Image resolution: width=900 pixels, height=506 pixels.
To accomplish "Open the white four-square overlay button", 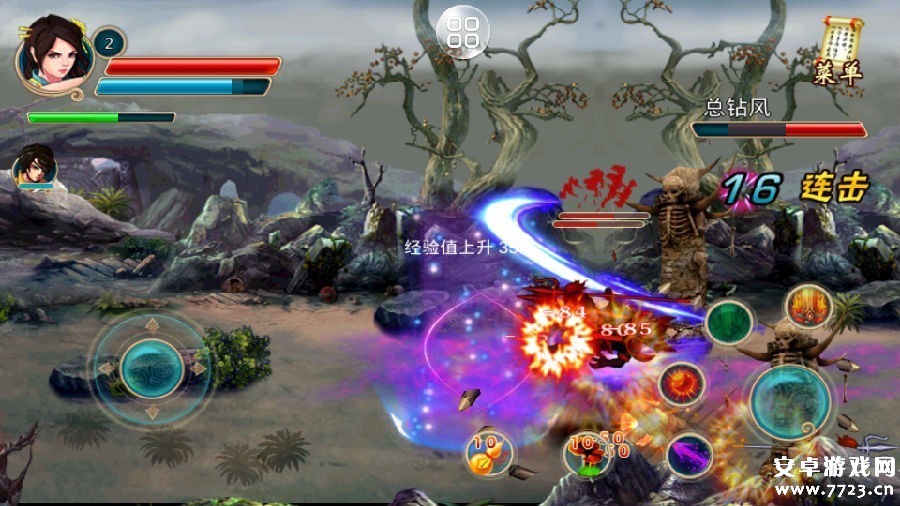I will point(463,32).
